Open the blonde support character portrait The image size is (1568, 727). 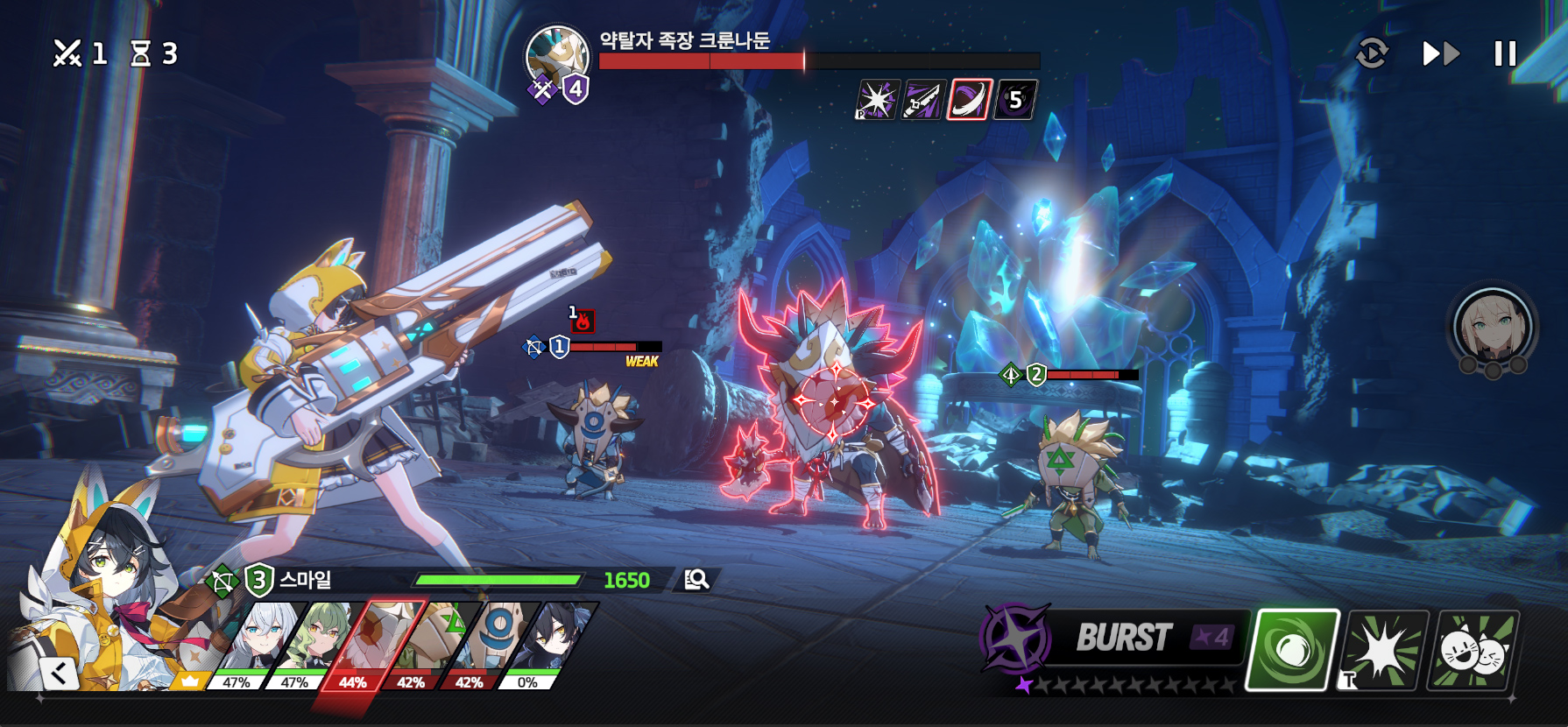[x=1492, y=328]
